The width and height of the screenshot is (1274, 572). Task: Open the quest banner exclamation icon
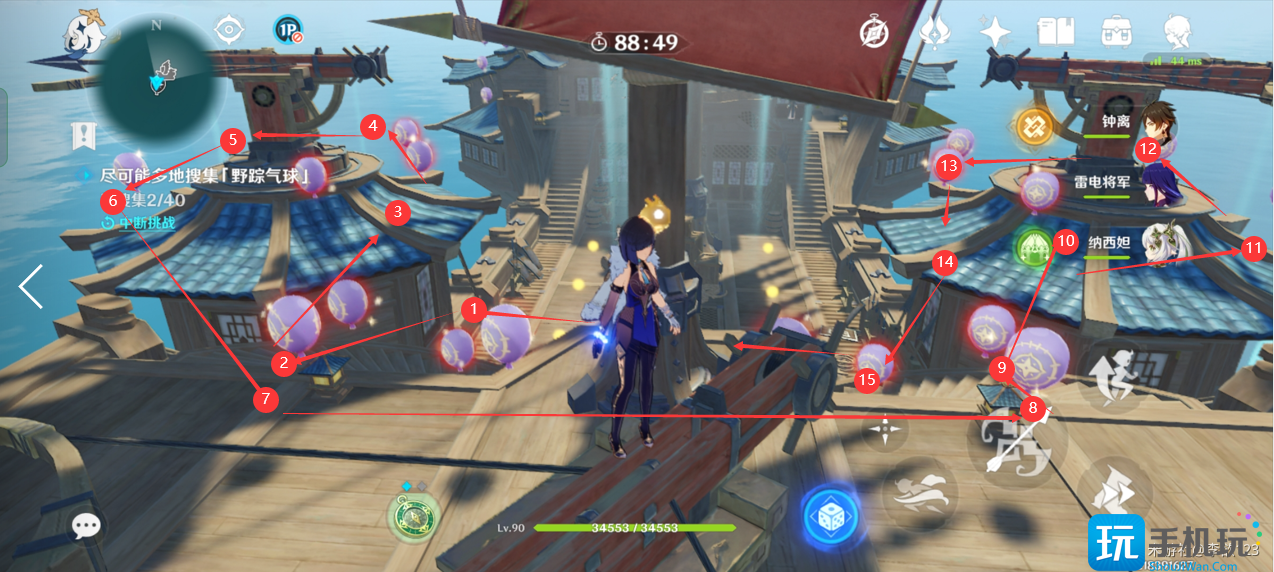[x=83, y=136]
